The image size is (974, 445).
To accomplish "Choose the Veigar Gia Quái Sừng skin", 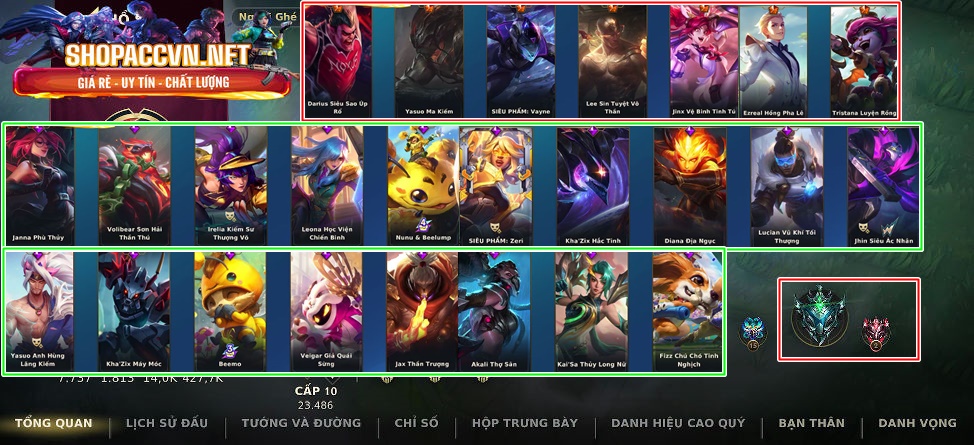I will point(327,310).
